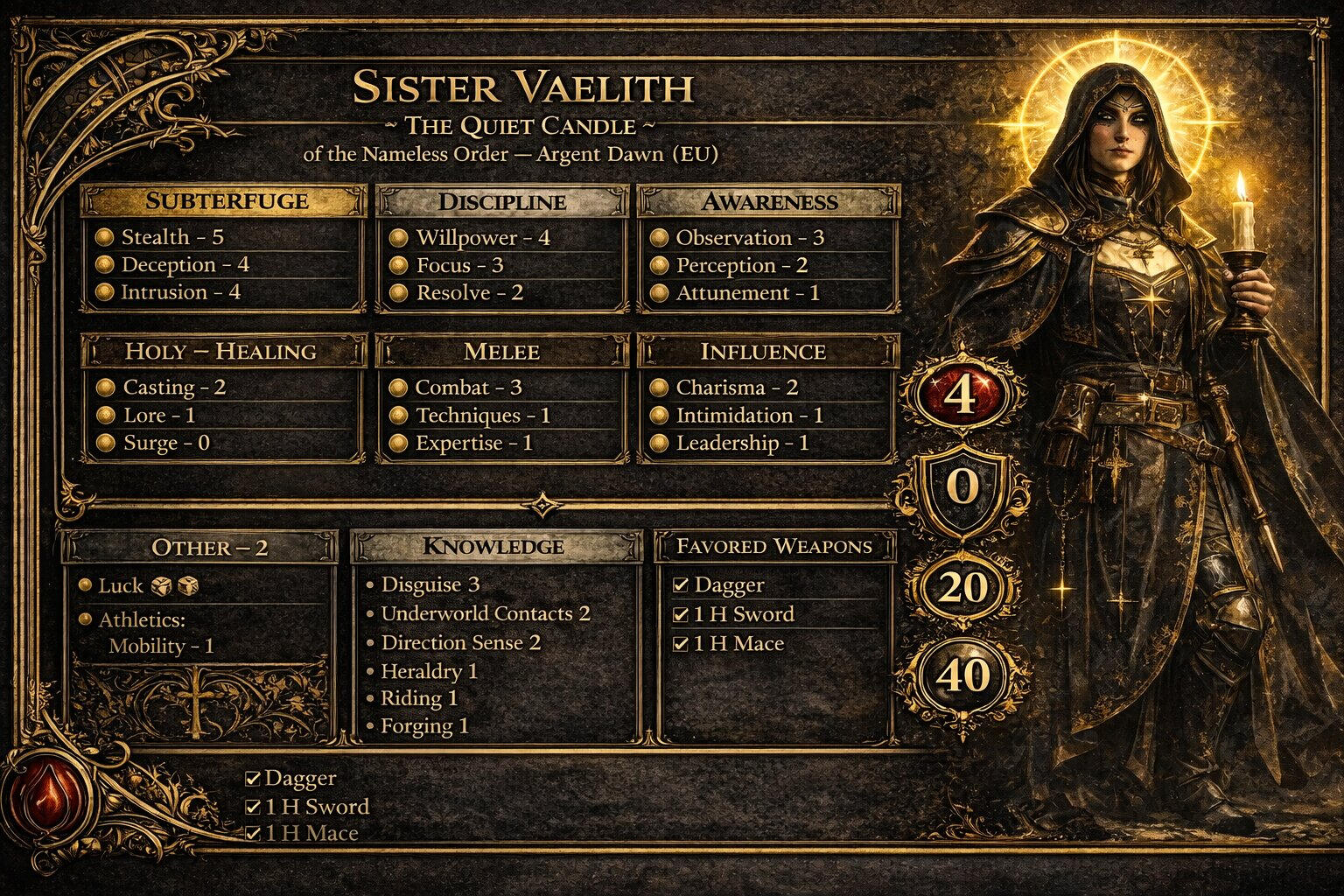Toggle the Dagger checkbox in Favored Weapons panel
The width and height of the screenshot is (1344, 896).
pyautogui.click(x=681, y=585)
